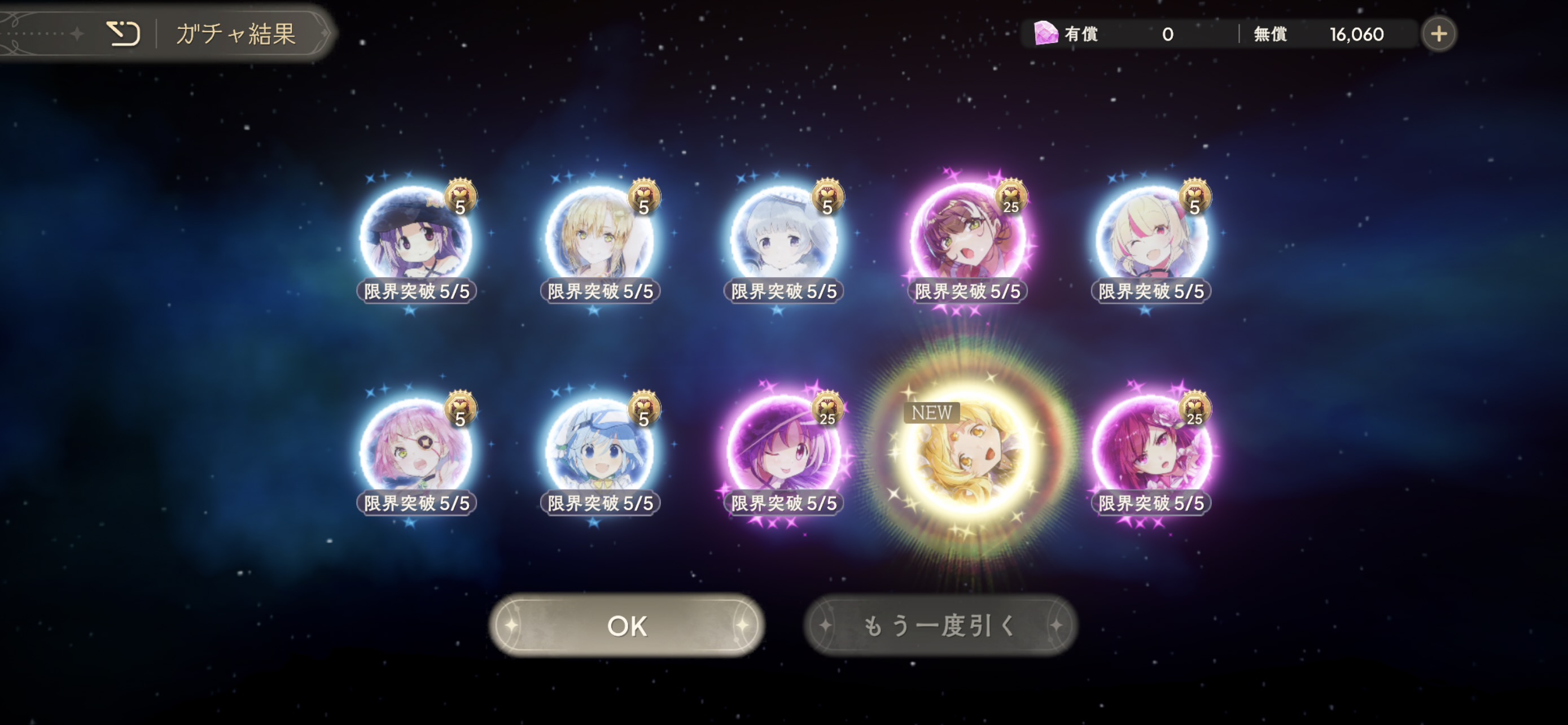This screenshot has height=725, width=1568.
Task: Confirm gacha results with OK
Action: click(627, 625)
